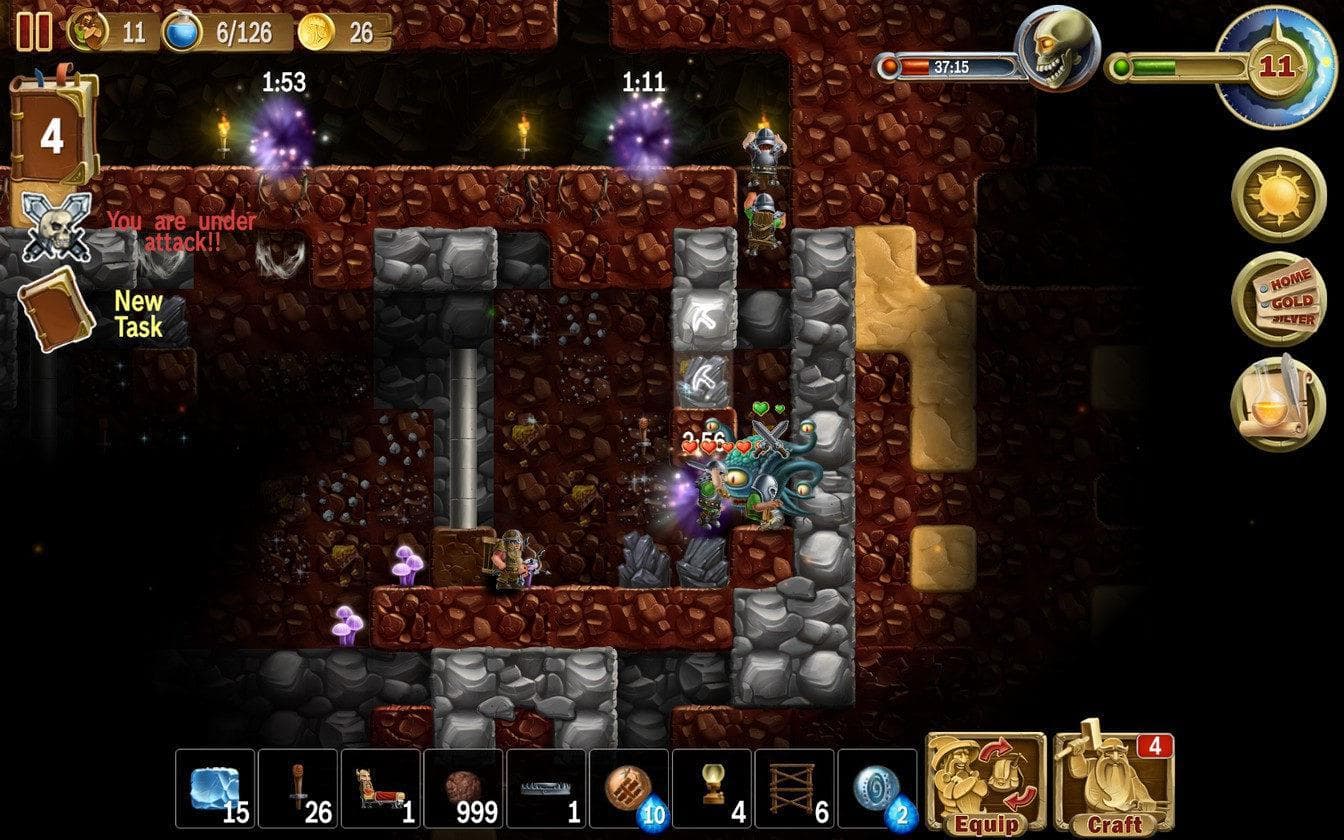1344x840 pixels.
Task: Choose the bed item in the hotbar
Action: [381, 788]
